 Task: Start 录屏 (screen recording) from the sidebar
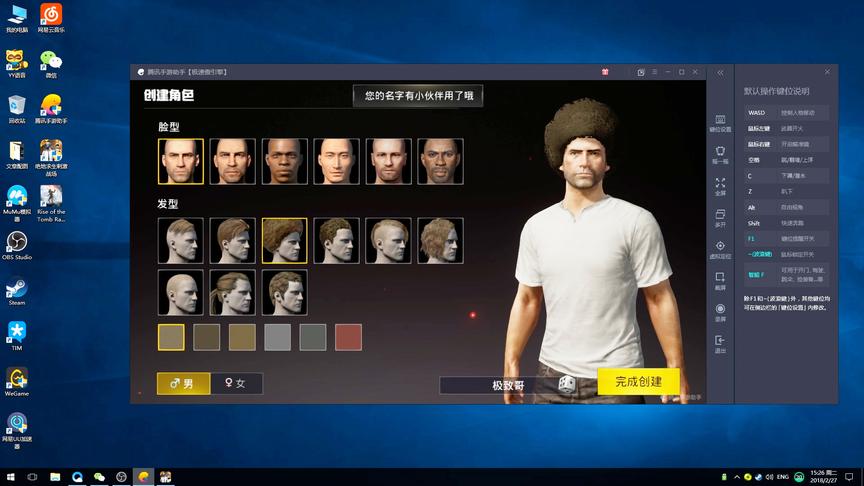[720, 312]
